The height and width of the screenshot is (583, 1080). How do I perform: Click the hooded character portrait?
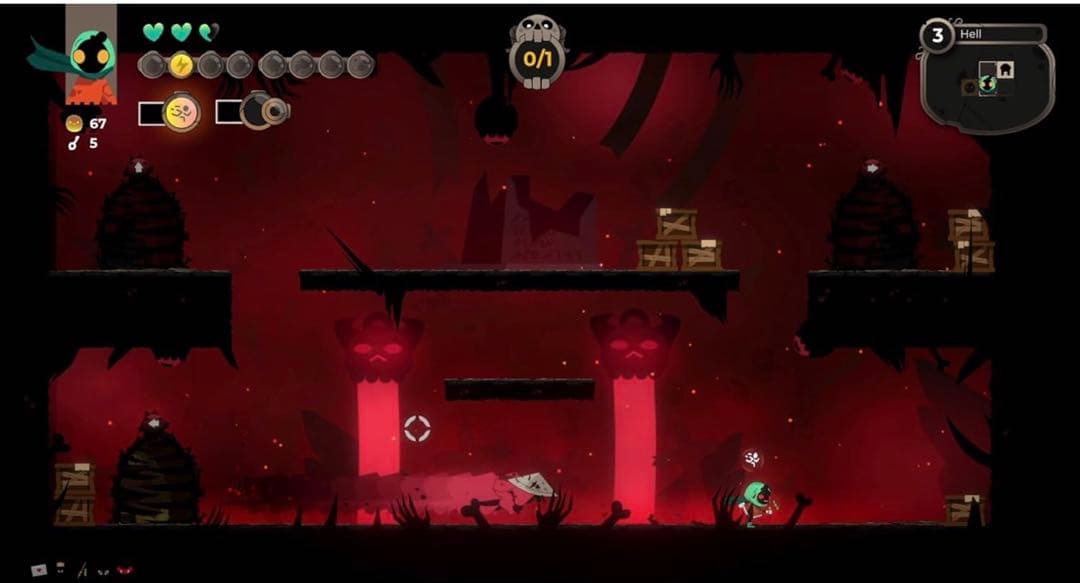90,55
